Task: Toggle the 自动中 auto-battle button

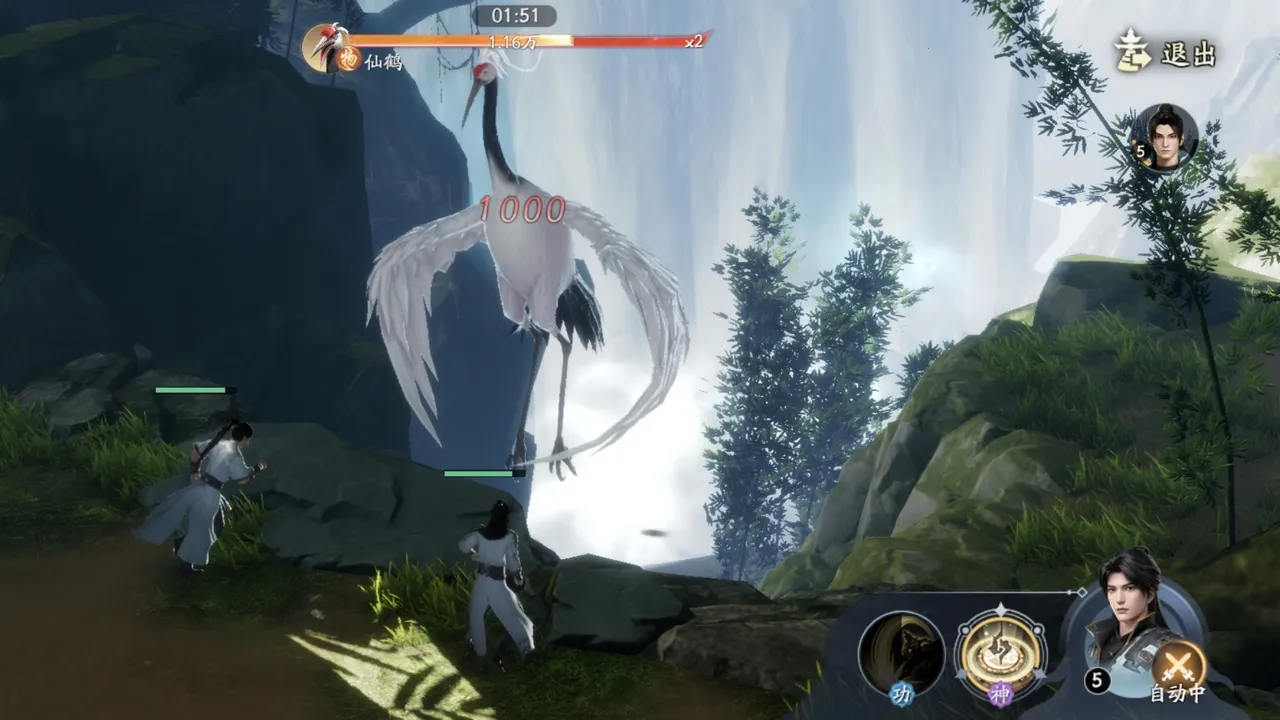Action: point(1178,667)
